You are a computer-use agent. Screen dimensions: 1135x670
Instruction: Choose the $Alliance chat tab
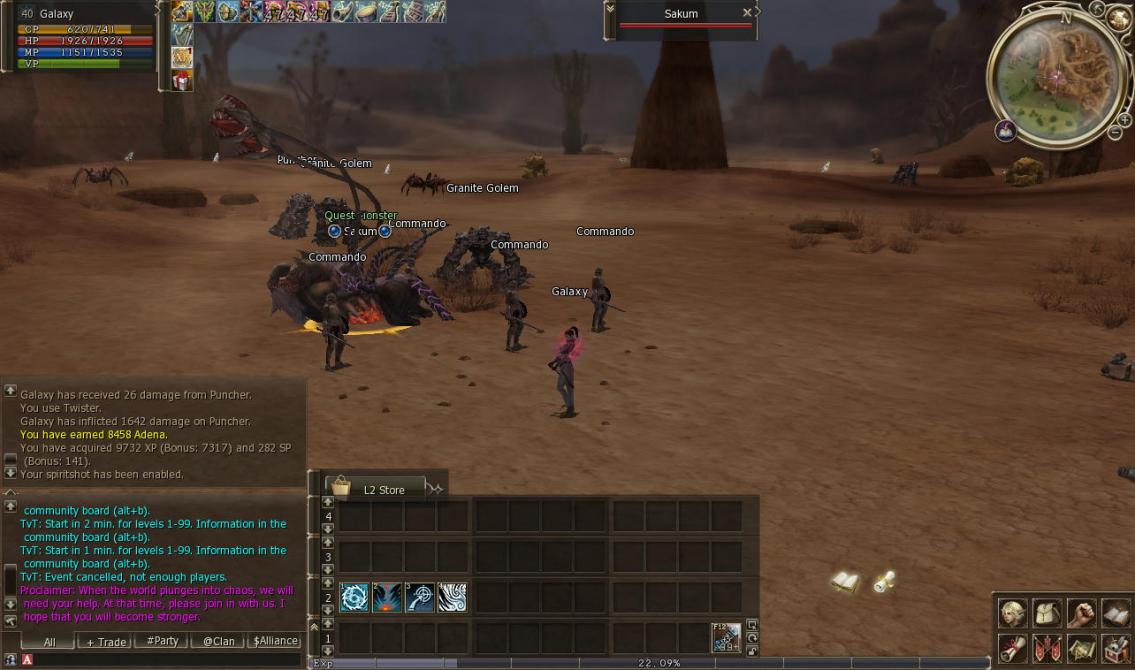(275, 642)
